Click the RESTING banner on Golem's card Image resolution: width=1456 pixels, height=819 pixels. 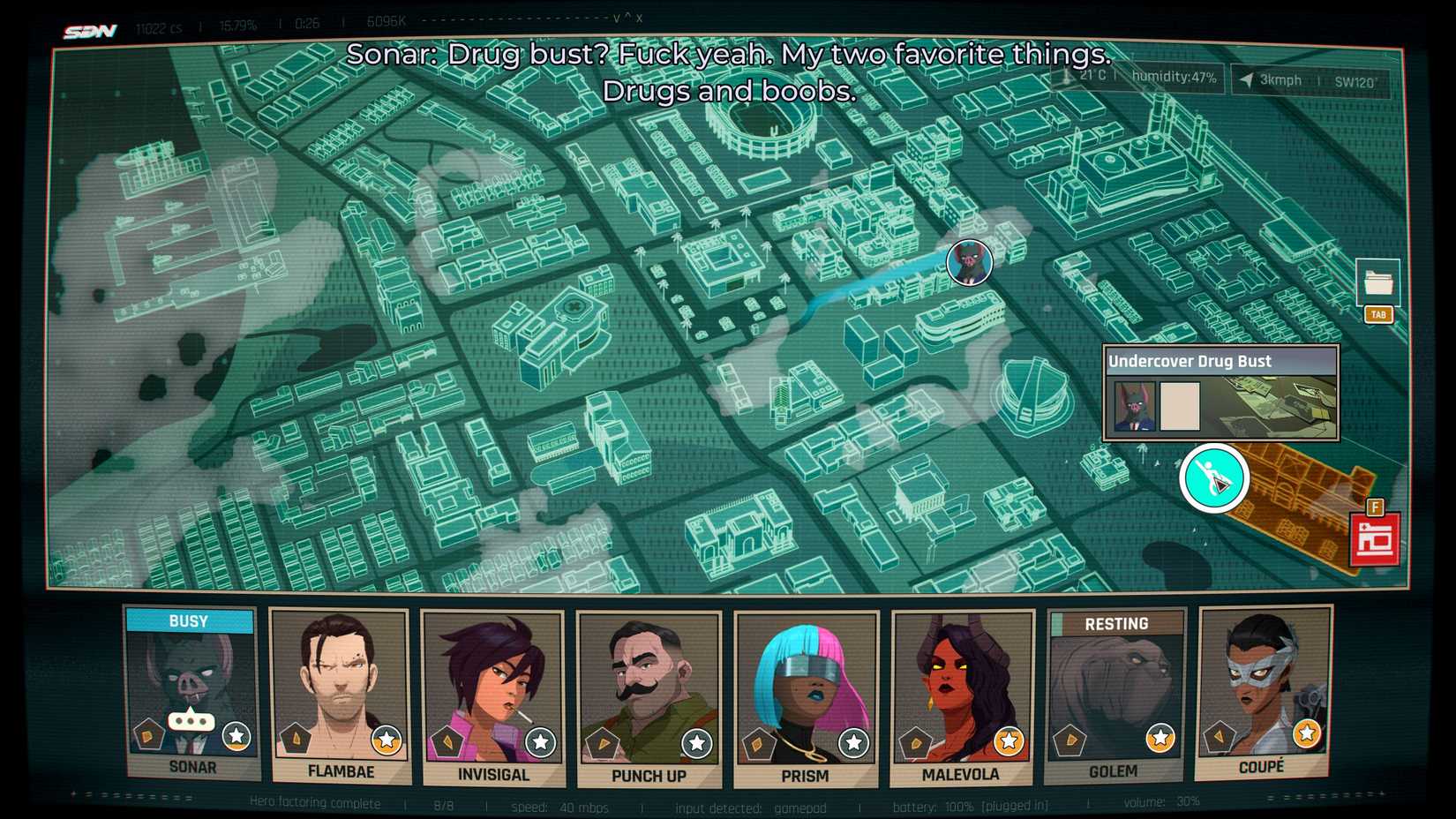pos(1115,622)
